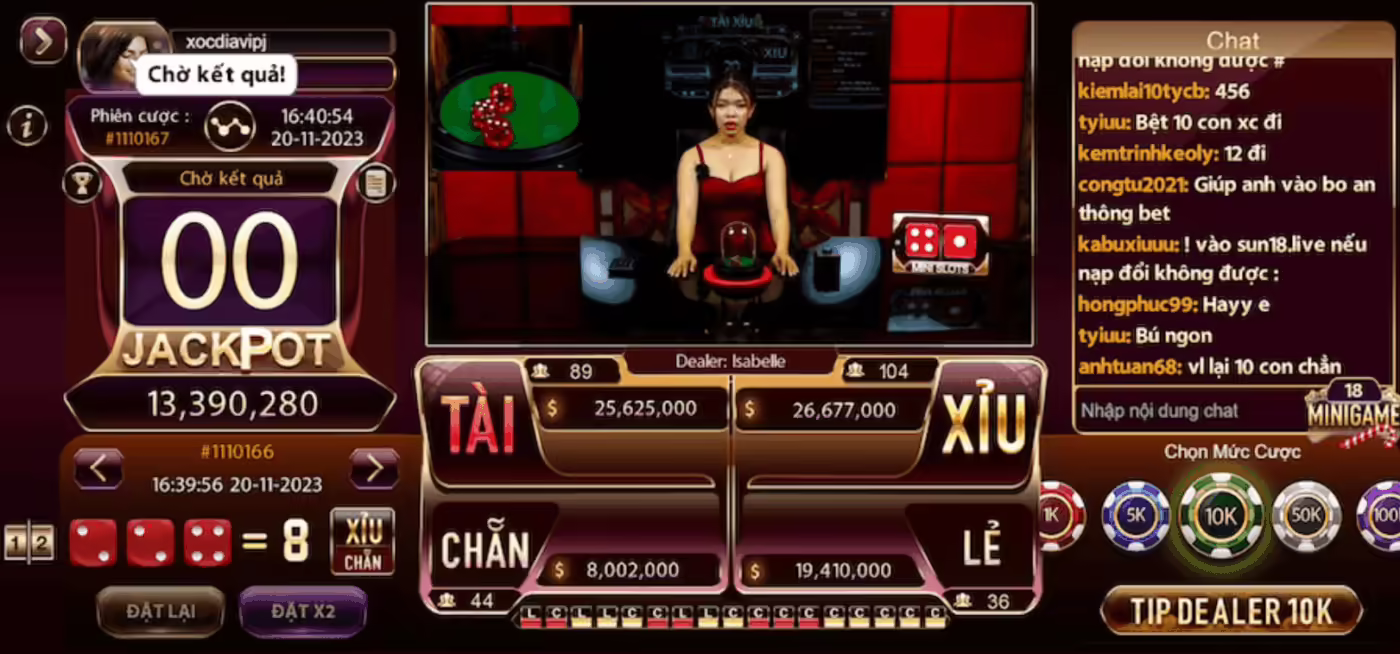Show the next round result
The image size is (1400, 654).
(x=373, y=468)
